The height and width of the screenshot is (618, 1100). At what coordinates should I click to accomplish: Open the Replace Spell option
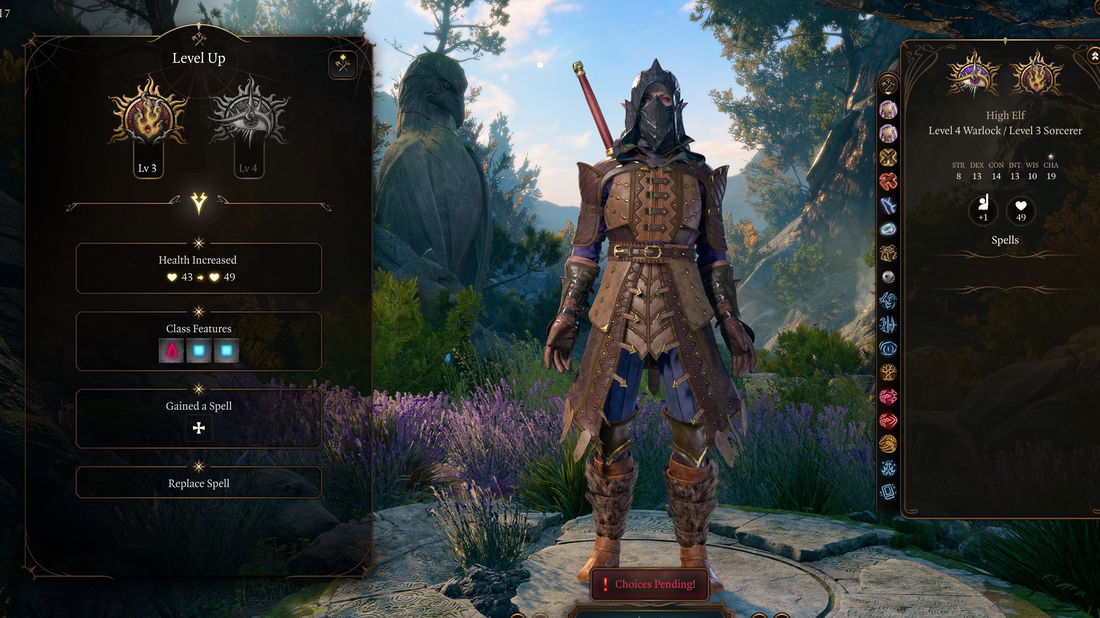[x=199, y=483]
